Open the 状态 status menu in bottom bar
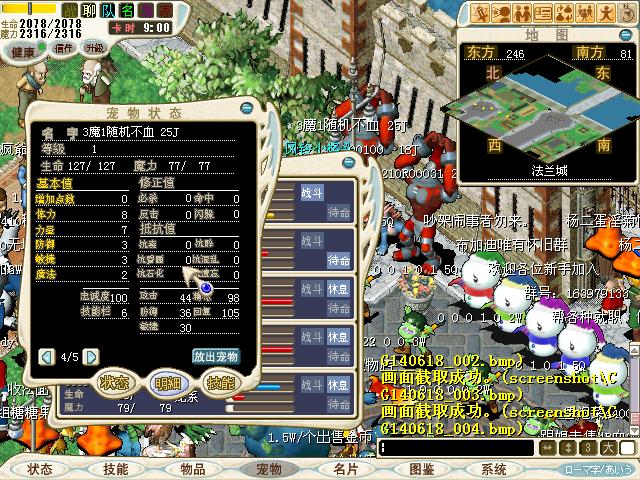Image resolution: width=640 pixels, height=480 pixels. point(40,469)
